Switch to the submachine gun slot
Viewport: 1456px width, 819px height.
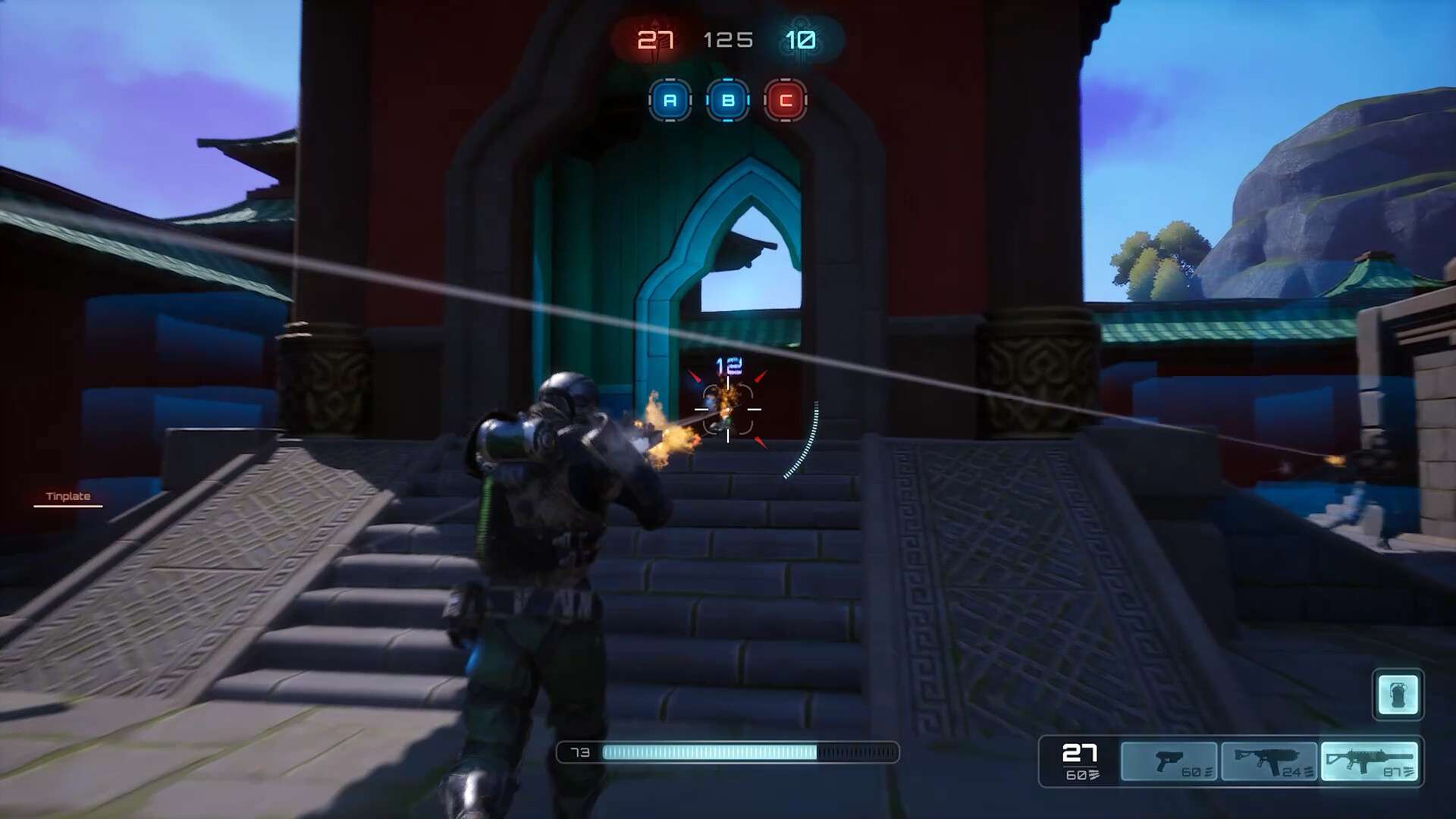pos(1269,761)
